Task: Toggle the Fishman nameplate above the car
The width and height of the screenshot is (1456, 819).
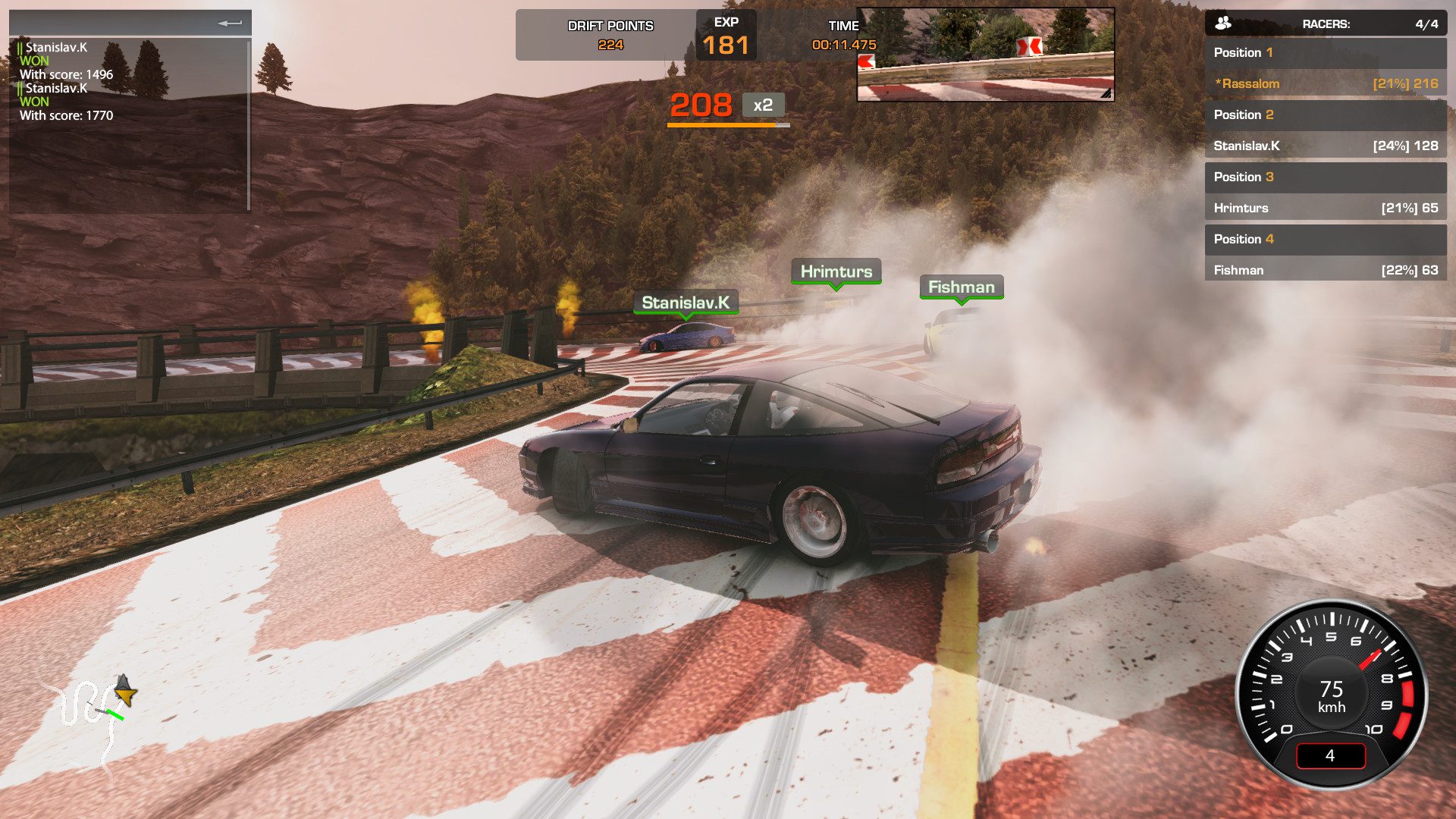Action: click(x=962, y=287)
